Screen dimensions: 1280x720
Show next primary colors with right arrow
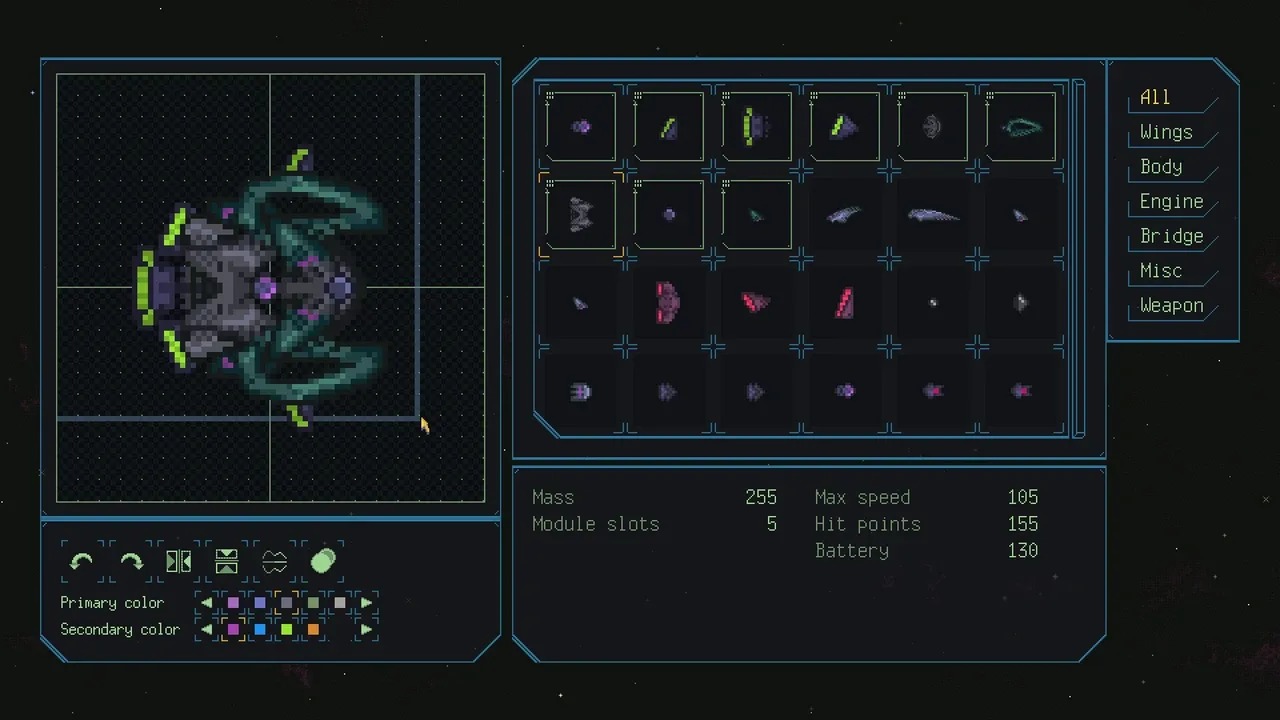pos(366,603)
